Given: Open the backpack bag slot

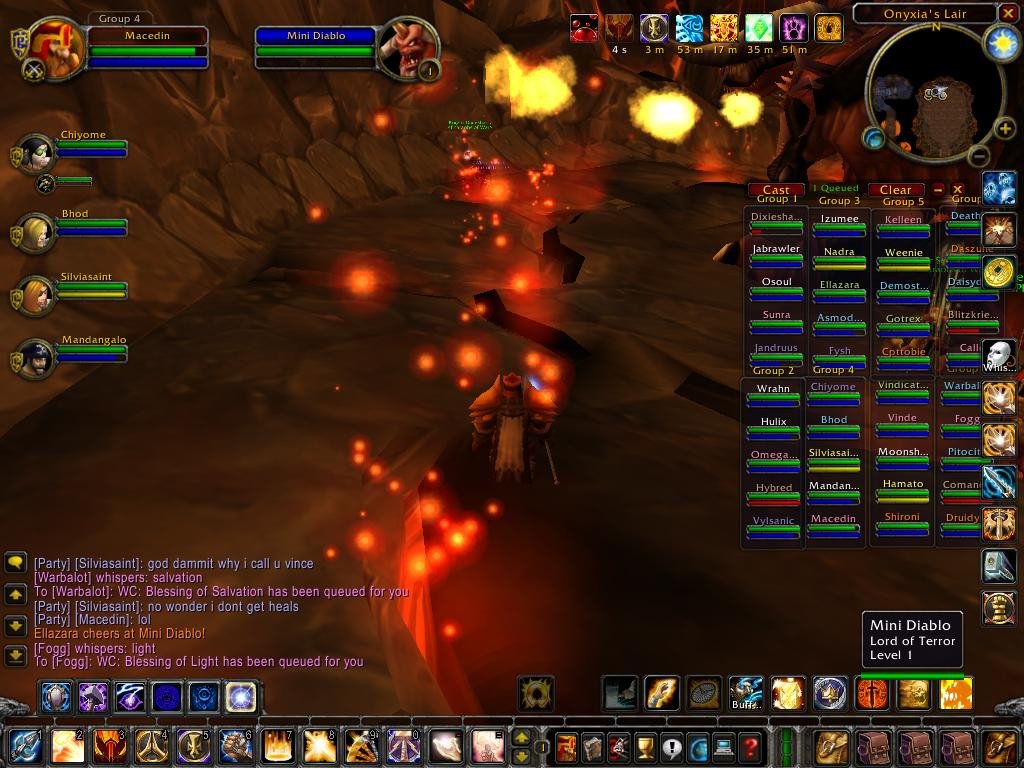Looking at the screenshot, I should click(x=1000, y=747).
